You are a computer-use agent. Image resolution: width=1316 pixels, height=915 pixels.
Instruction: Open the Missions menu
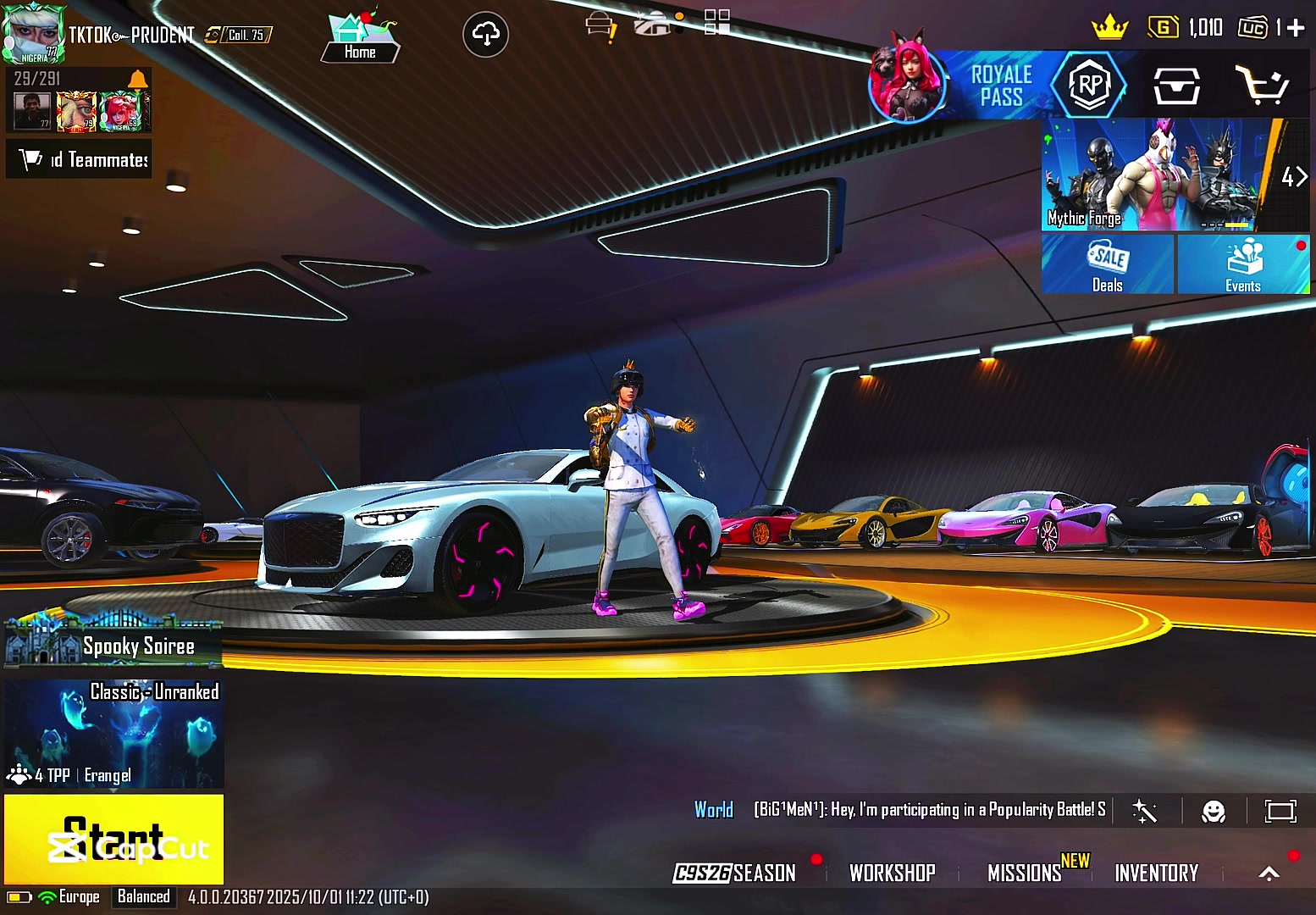point(1025,873)
